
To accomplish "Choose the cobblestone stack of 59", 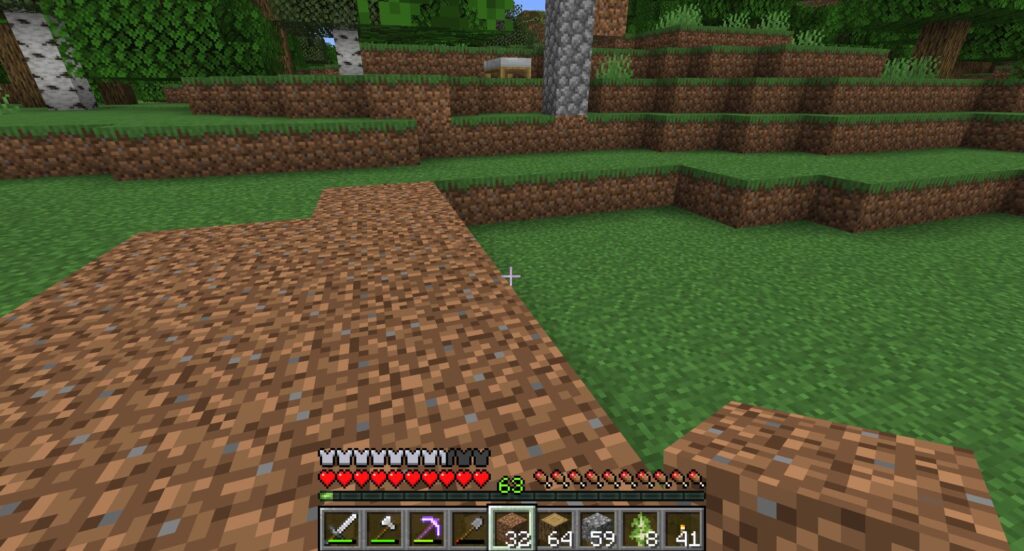I will [598, 527].
